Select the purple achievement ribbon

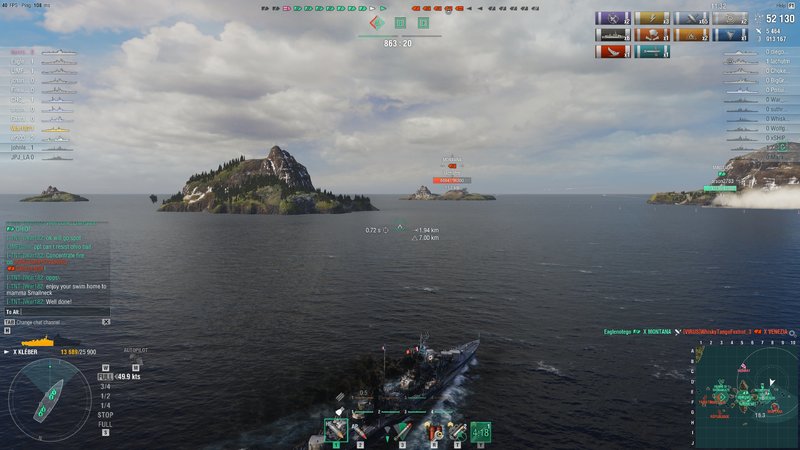(x=612, y=18)
